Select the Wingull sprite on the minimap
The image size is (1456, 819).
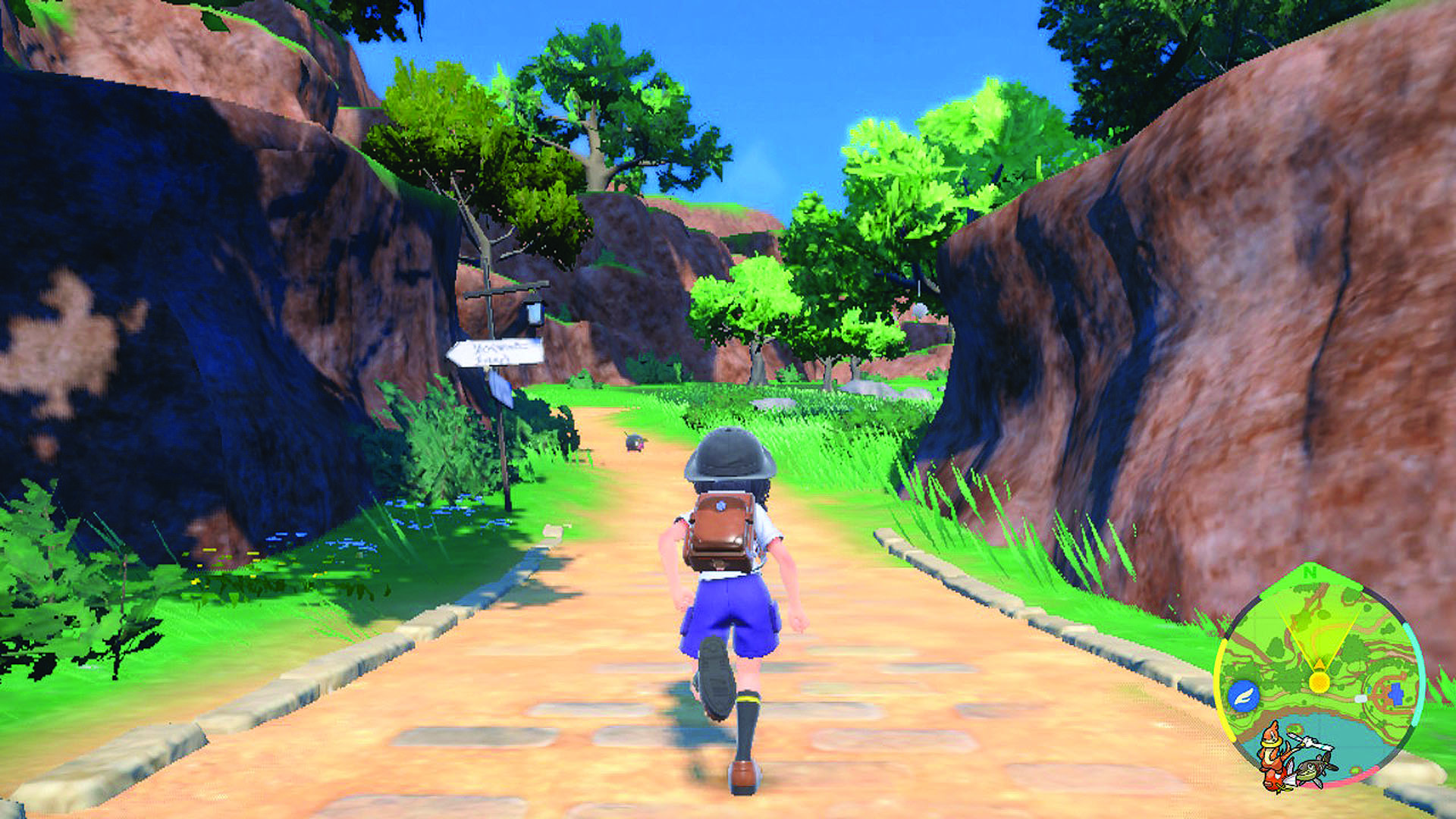tap(1310, 742)
